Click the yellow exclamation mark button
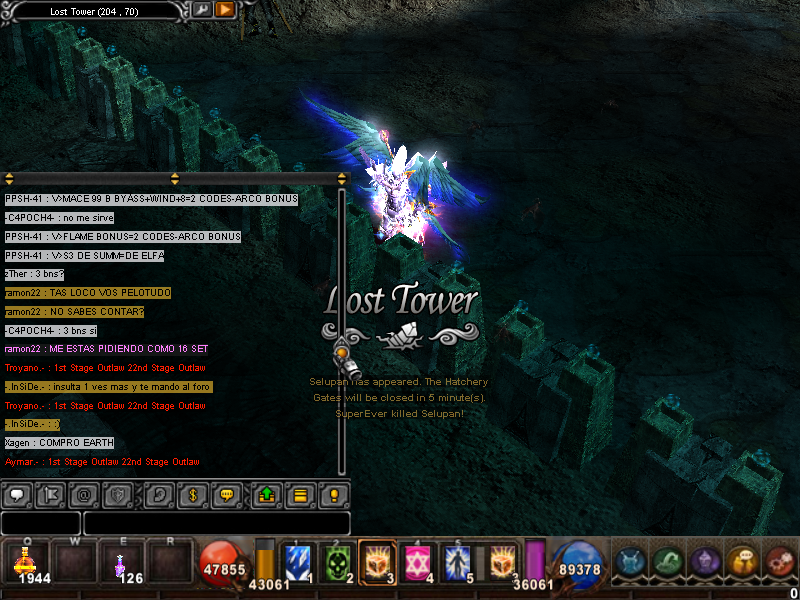 coord(334,494)
